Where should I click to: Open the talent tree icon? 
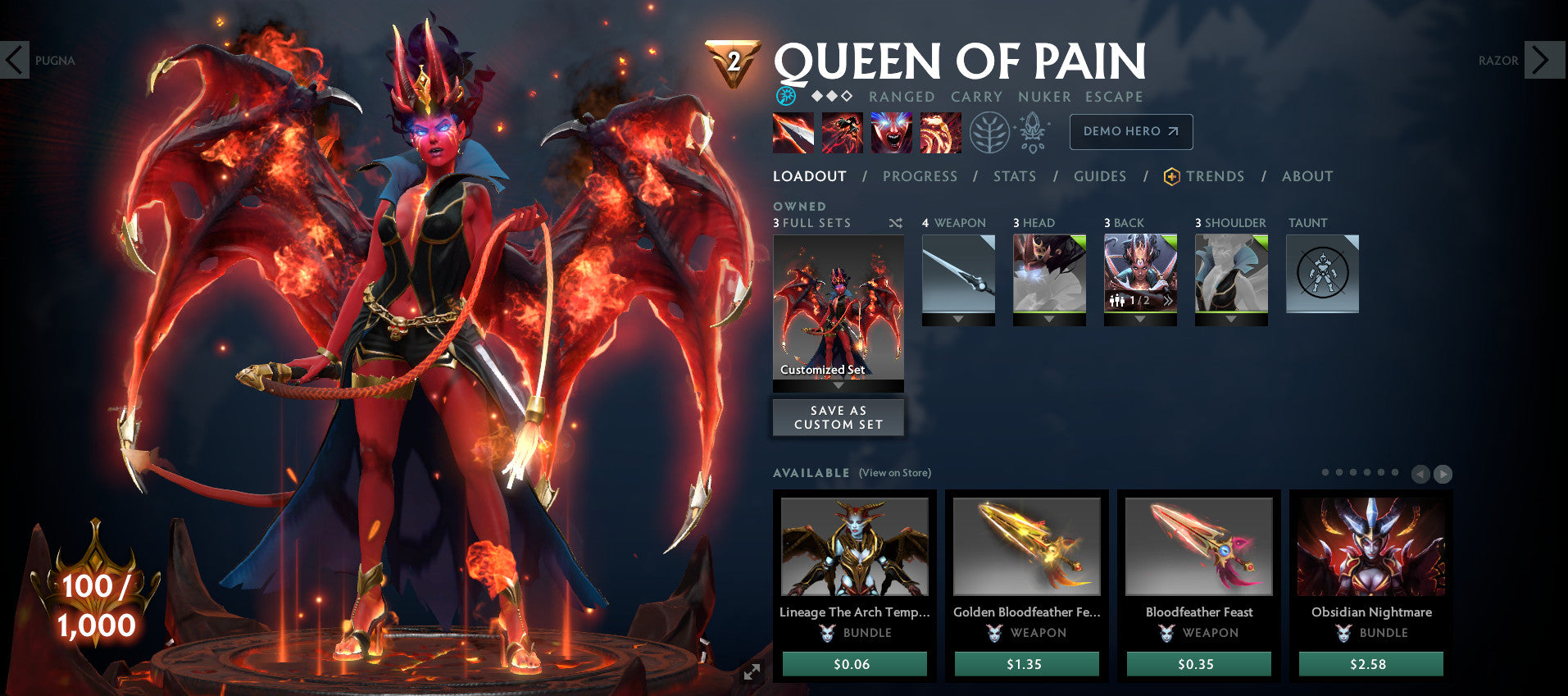[992, 133]
